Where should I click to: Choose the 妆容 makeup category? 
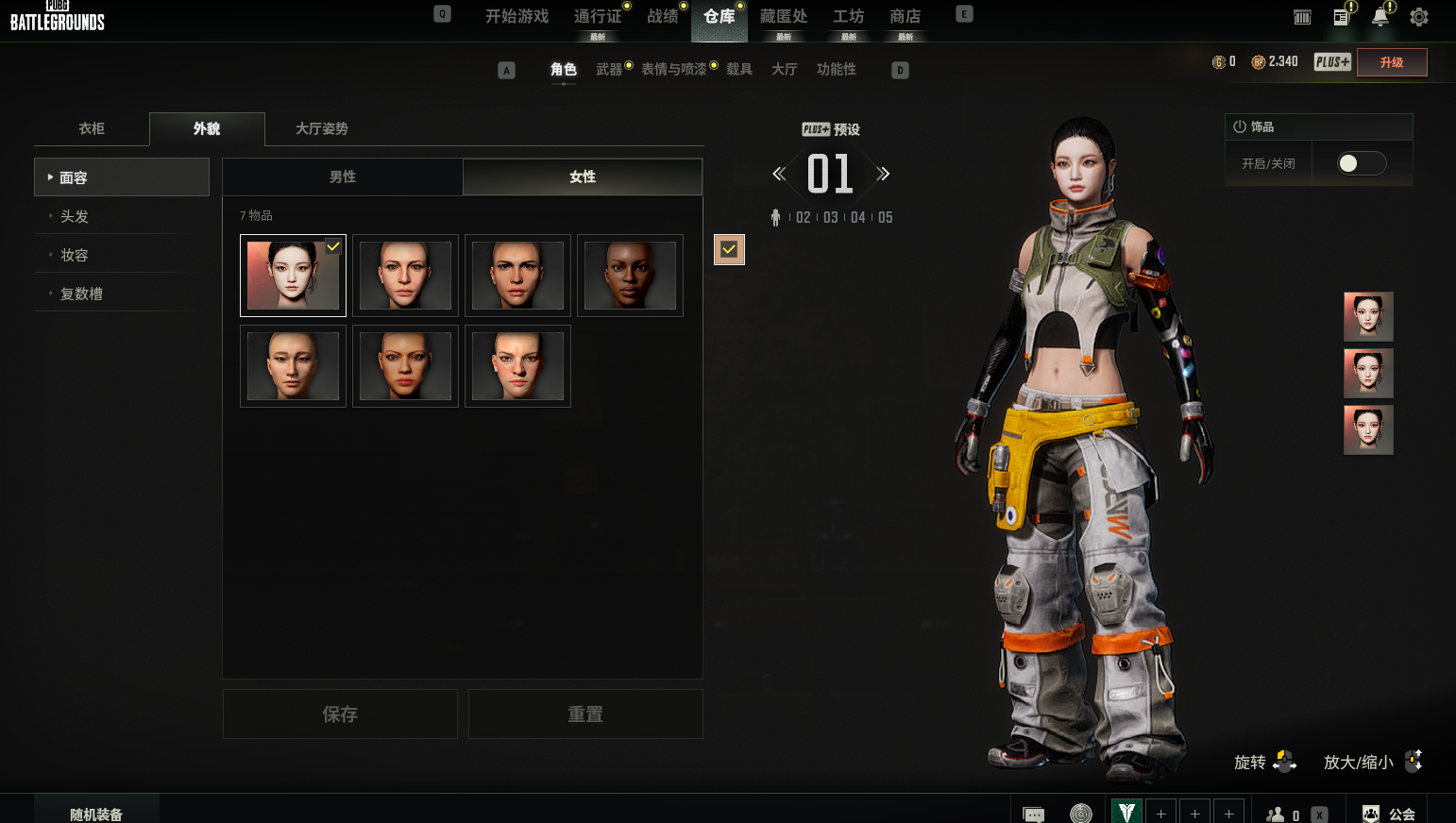point(75,255)
